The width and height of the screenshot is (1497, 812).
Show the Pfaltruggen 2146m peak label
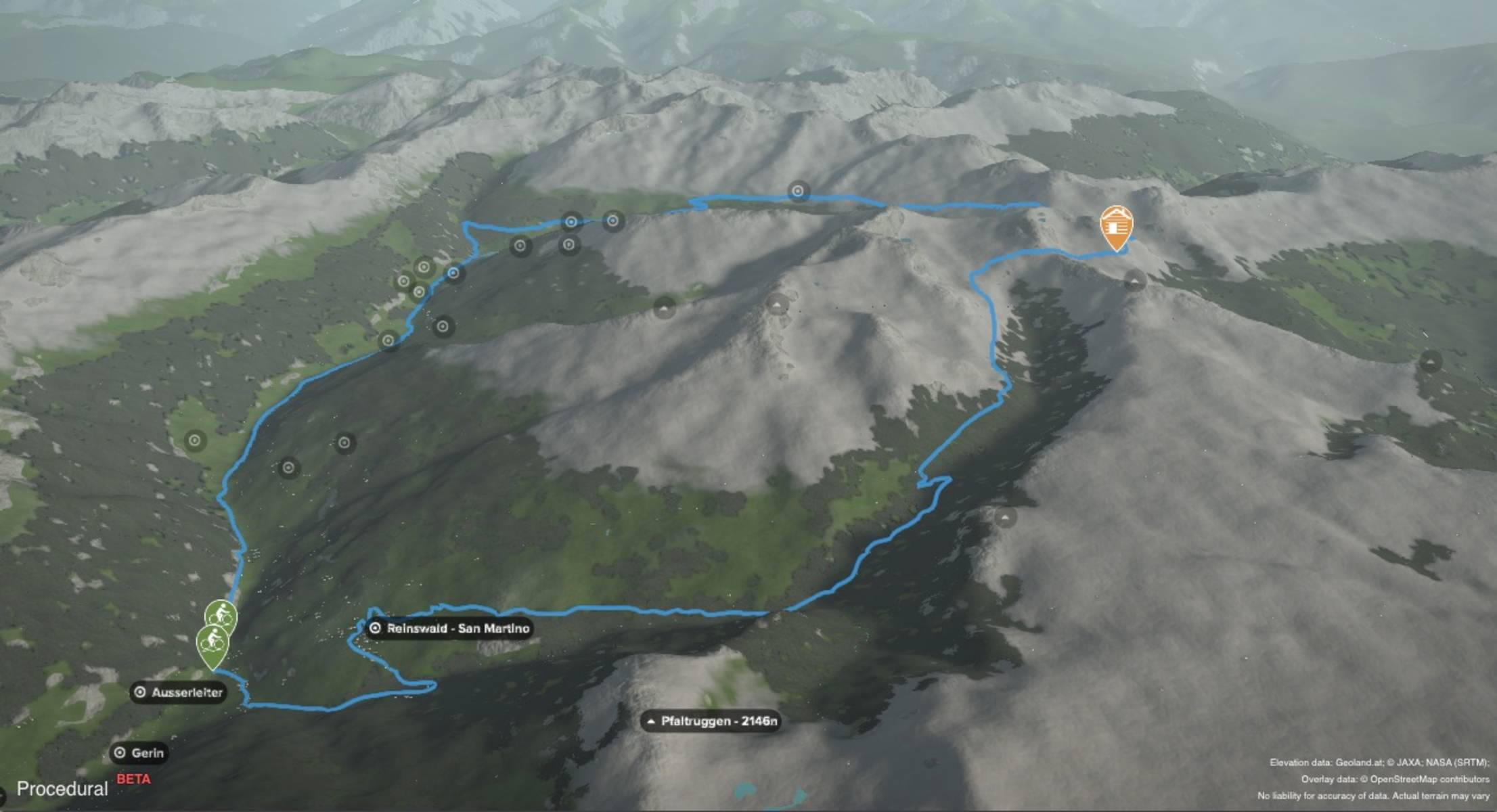(711, 721)
